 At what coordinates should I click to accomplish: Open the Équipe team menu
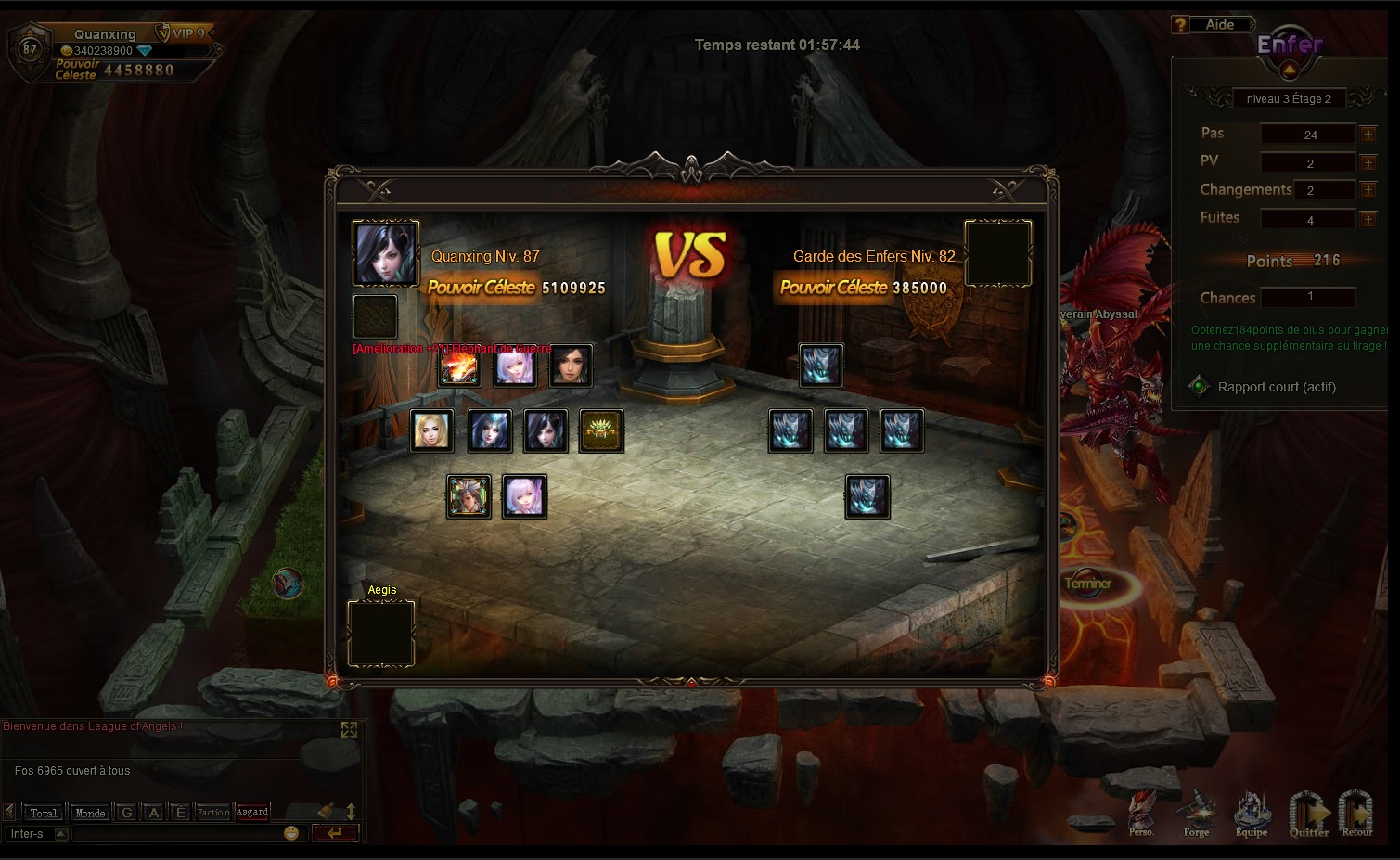coord(1252,814)
